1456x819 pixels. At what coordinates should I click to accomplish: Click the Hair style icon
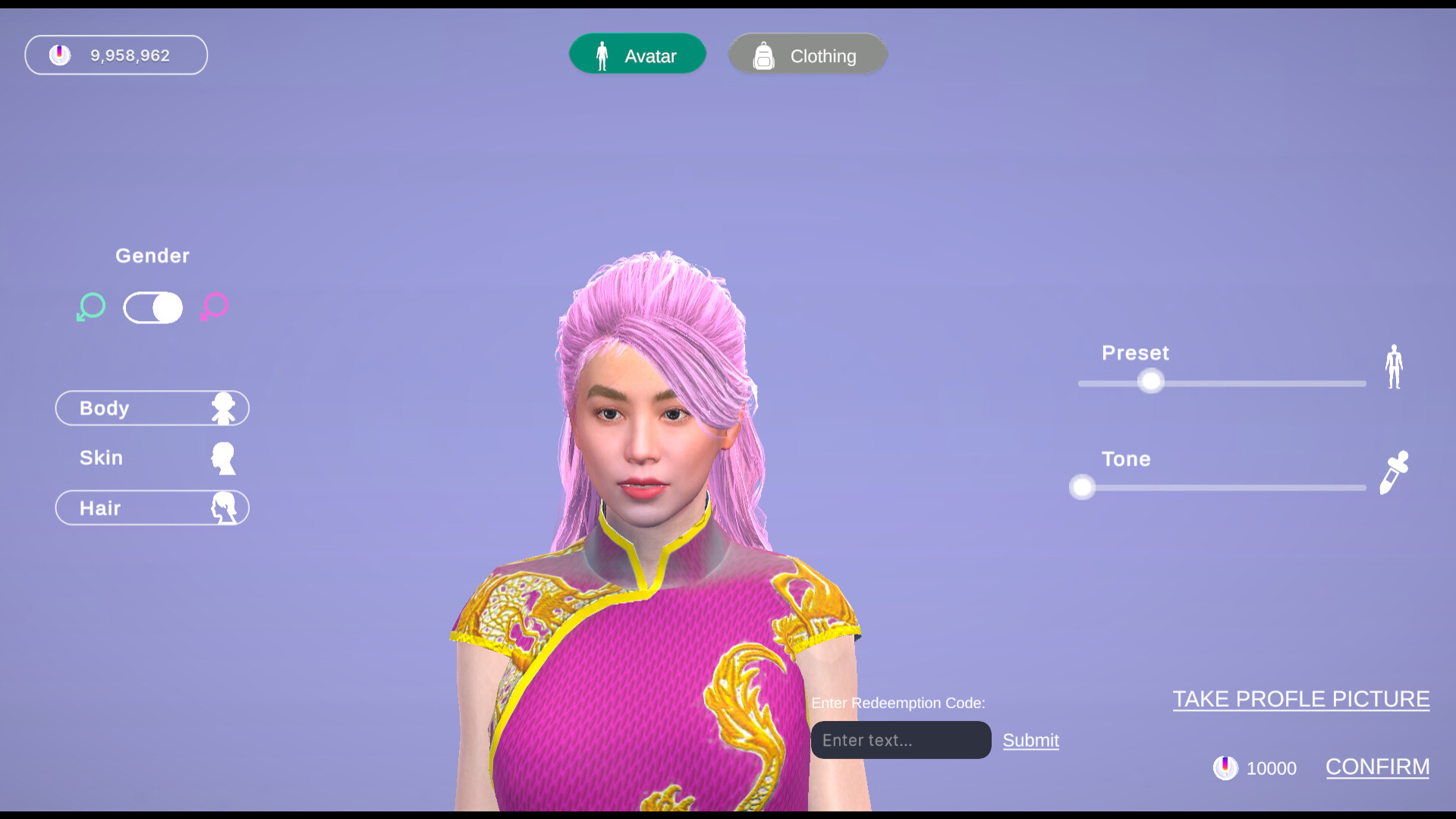225,508
